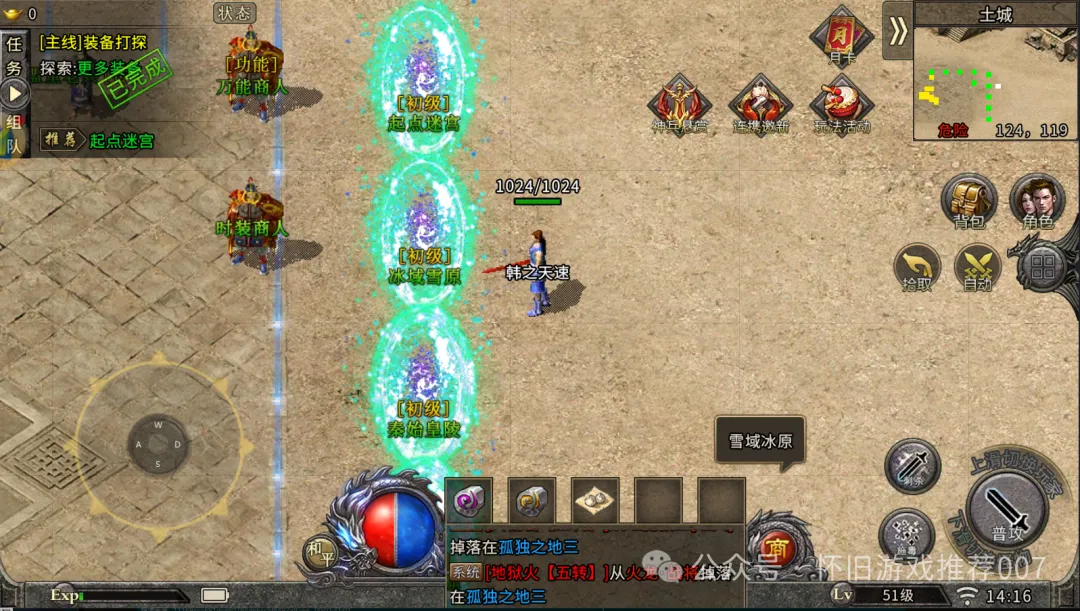Image resolution: width=1080 pixels, height=611 pixels.
Task: Switch to the 任务 quest tab
Action: pos(14,57)
